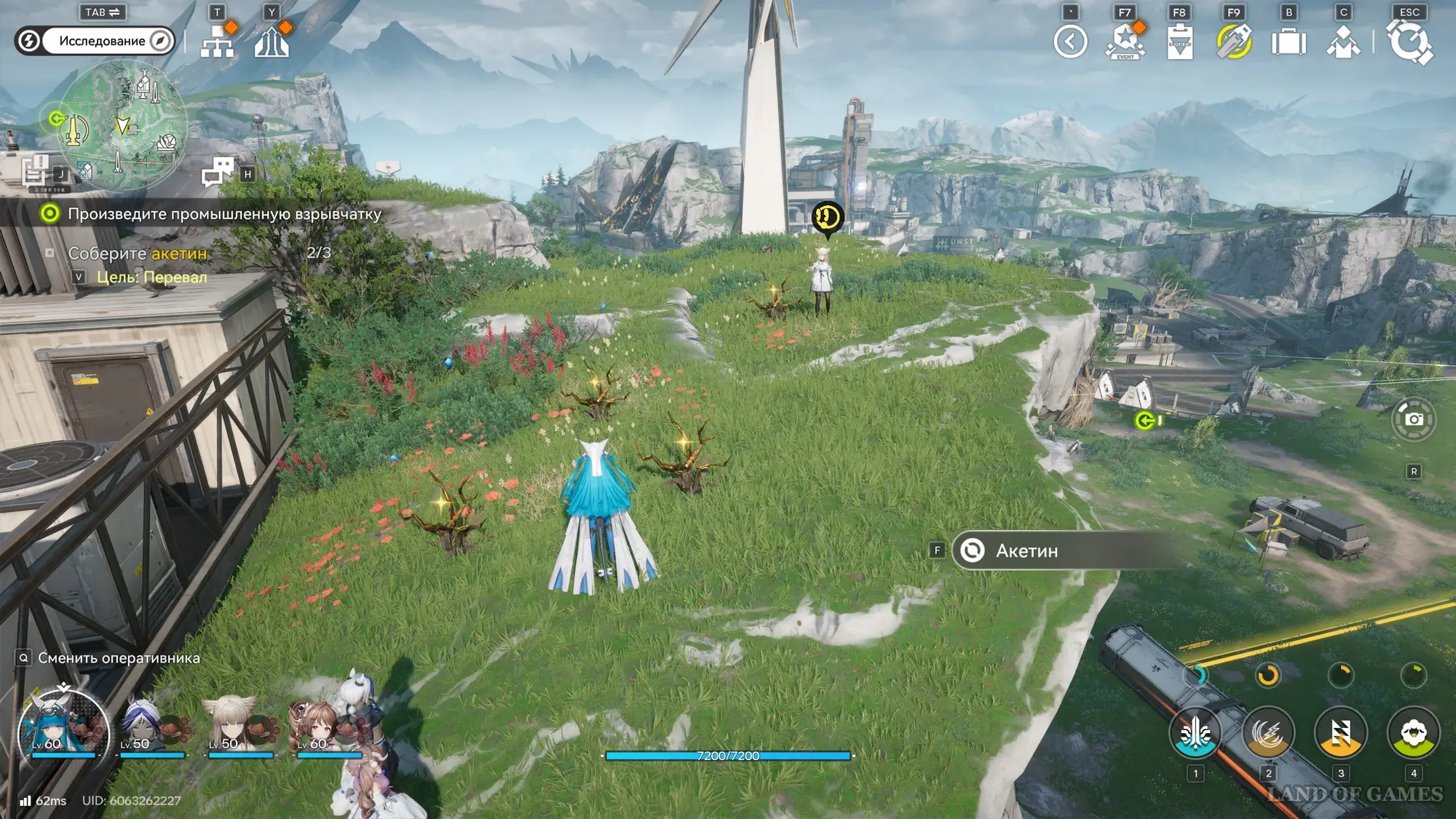
Task: Open the Event star icon
Action: click(x=1125, y=41)
